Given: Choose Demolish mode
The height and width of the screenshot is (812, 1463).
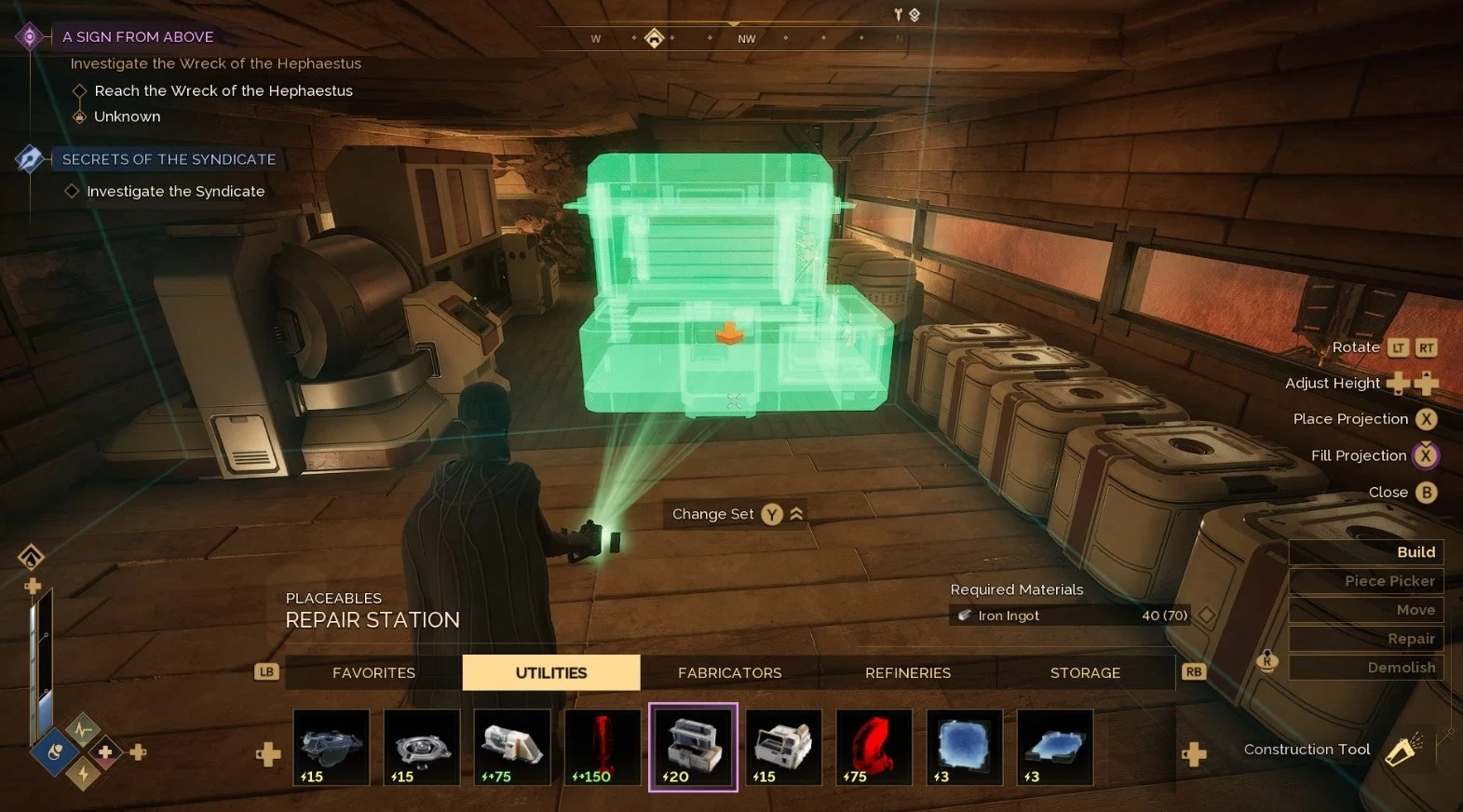Looking at the screenshot, I should tap(1366, 668).
